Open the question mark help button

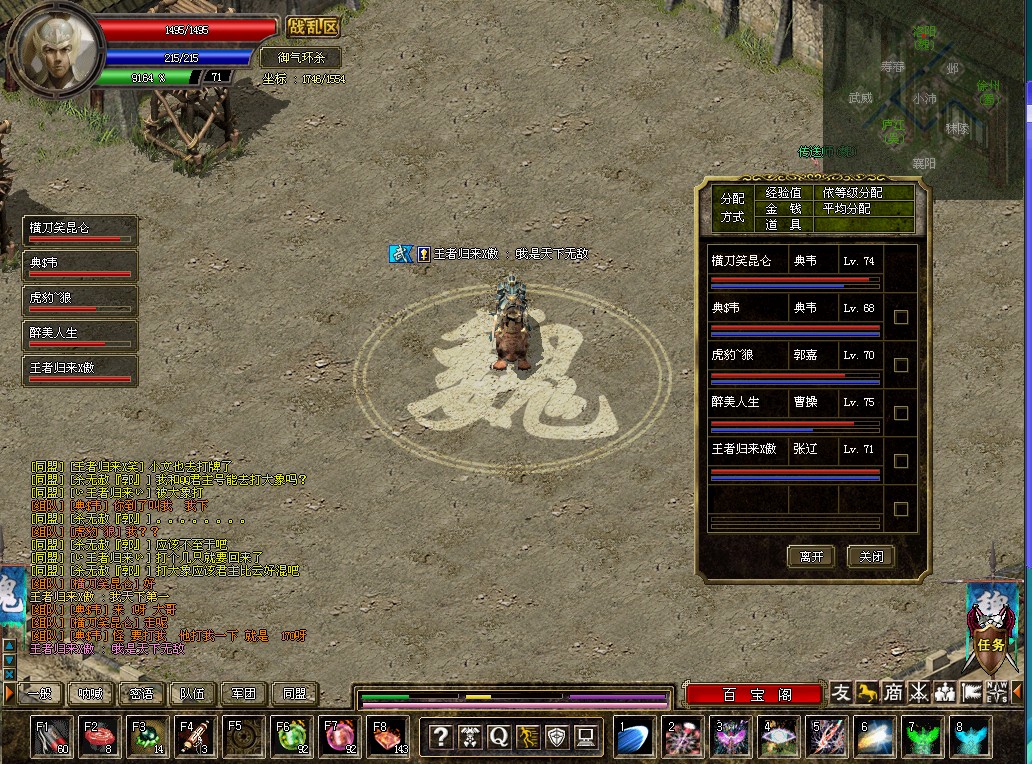click(440, 737)
